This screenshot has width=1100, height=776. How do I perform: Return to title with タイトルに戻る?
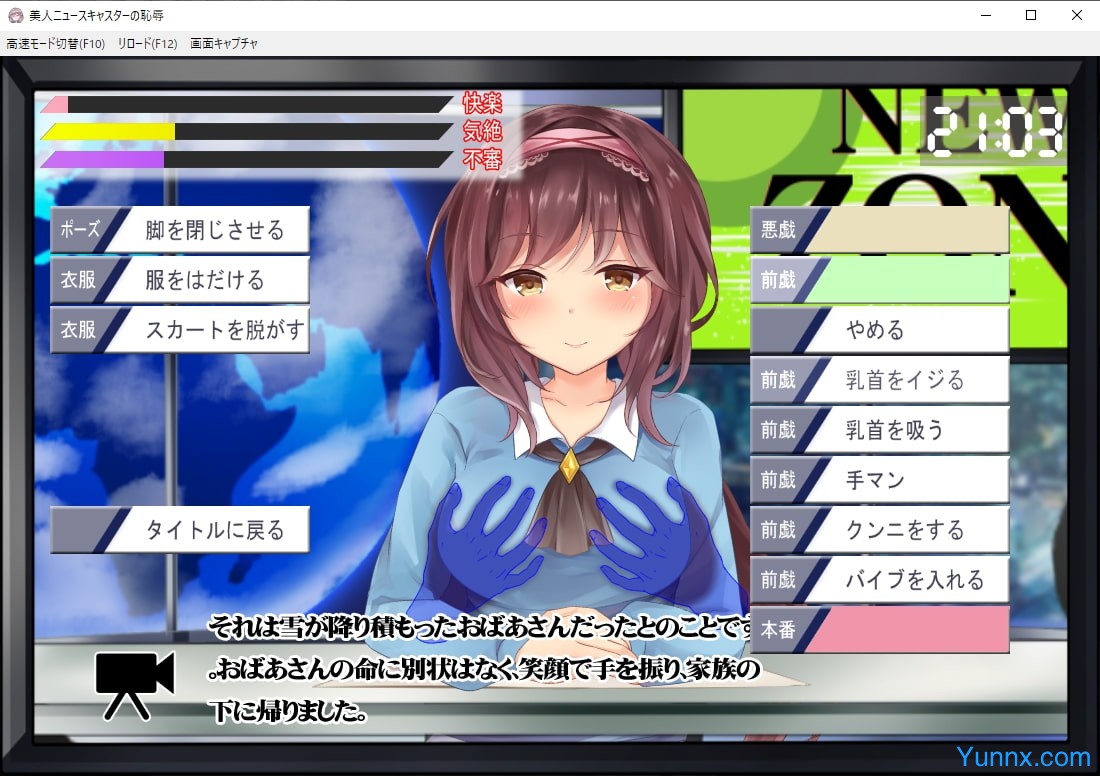tap(180, 530)
